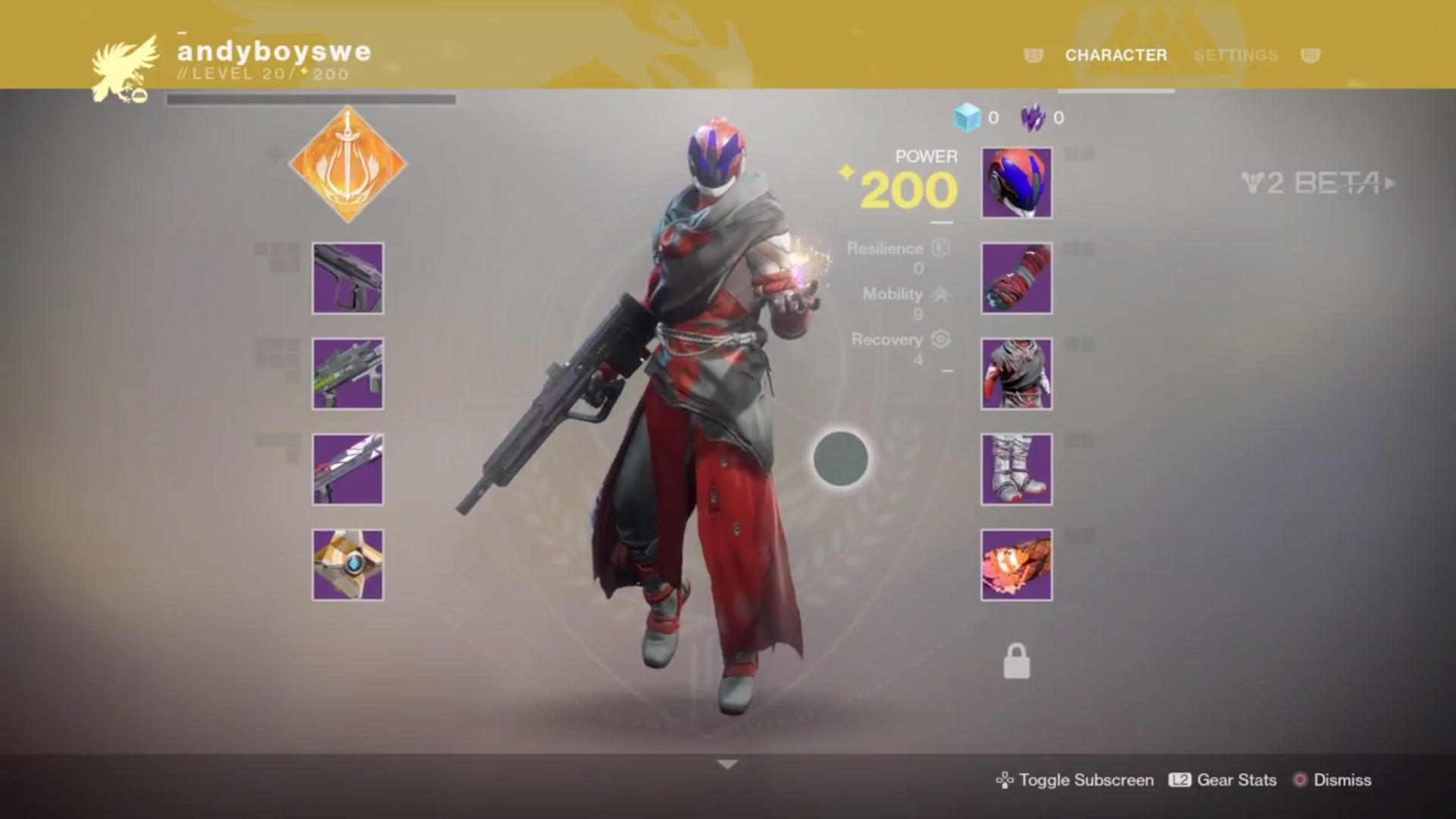
Task: Select the leg armor slot
Action: click(1015, 469)
